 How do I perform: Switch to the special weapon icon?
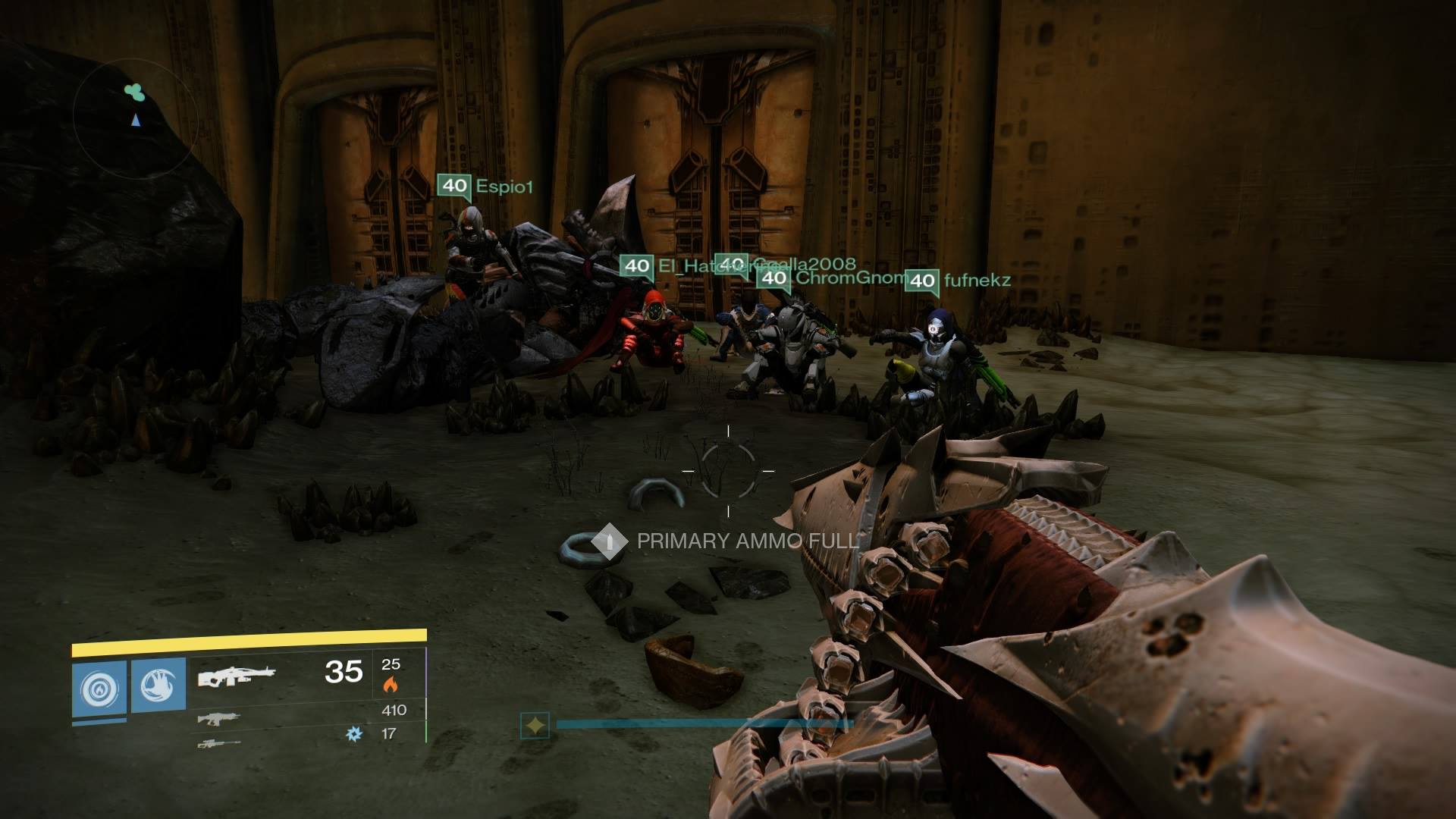coord(218,718)
